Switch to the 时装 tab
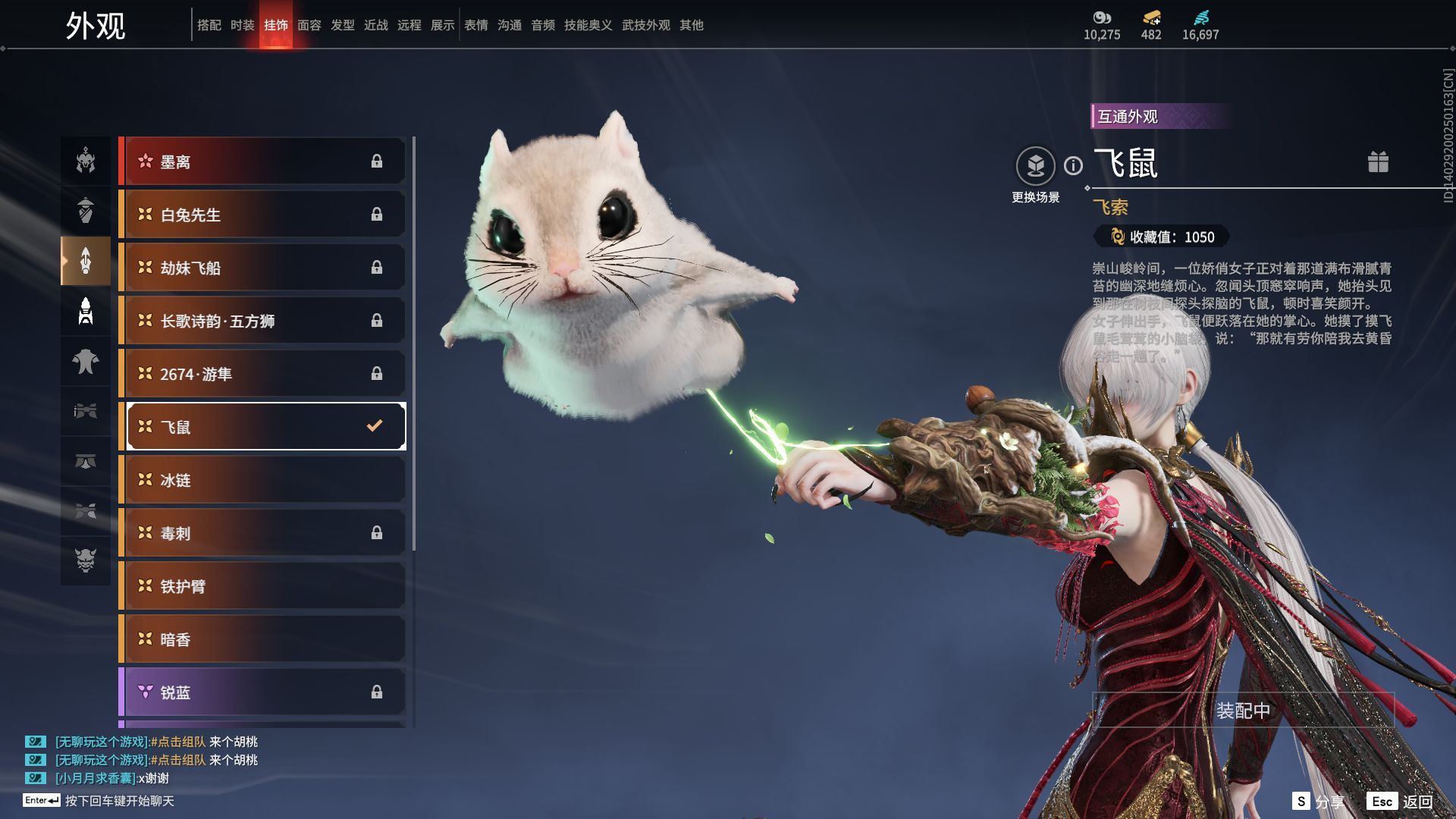This screenshot has width=1456, height=819. (243, 25)
